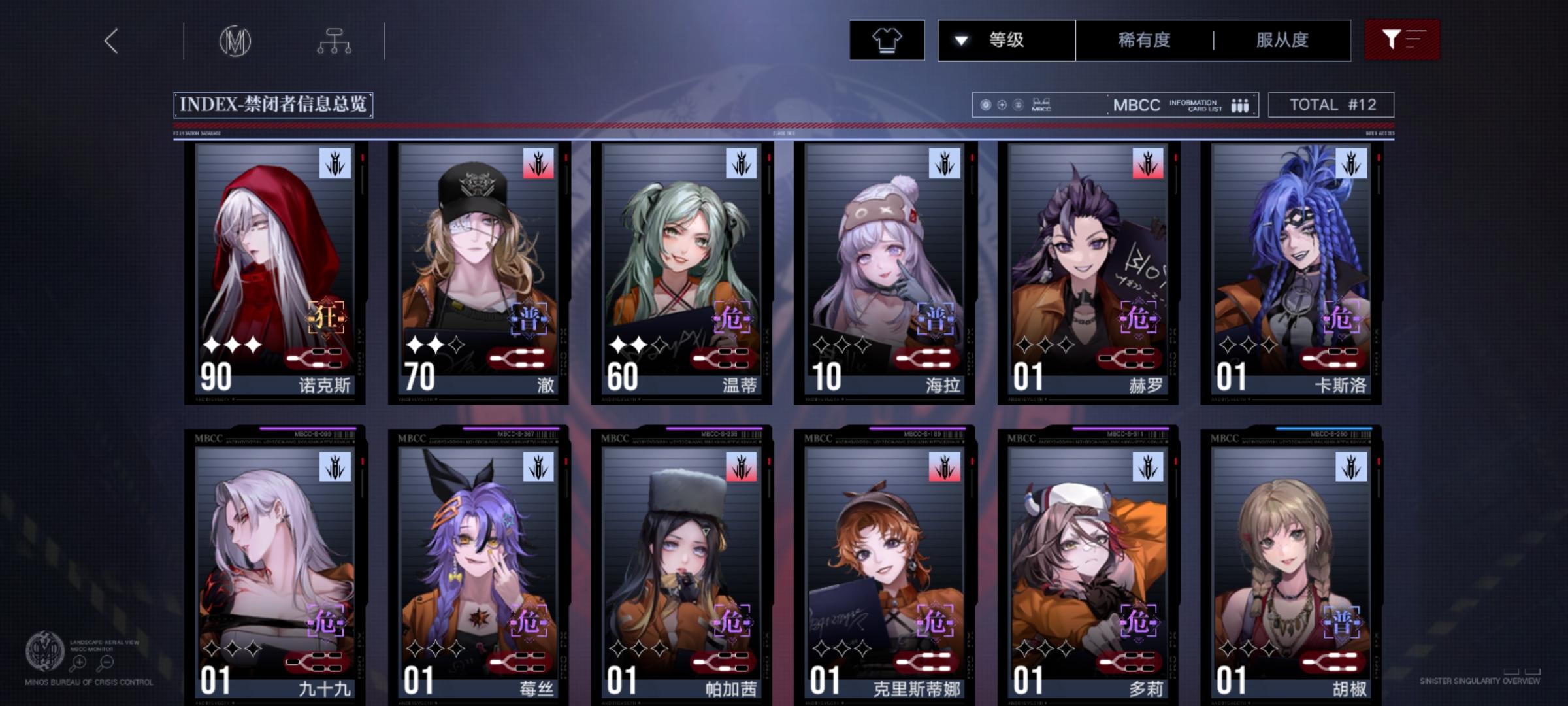Click the shirt outfit icon near the sort bar
Viewport: 1568px width, 706px height.
pos(887,39)
